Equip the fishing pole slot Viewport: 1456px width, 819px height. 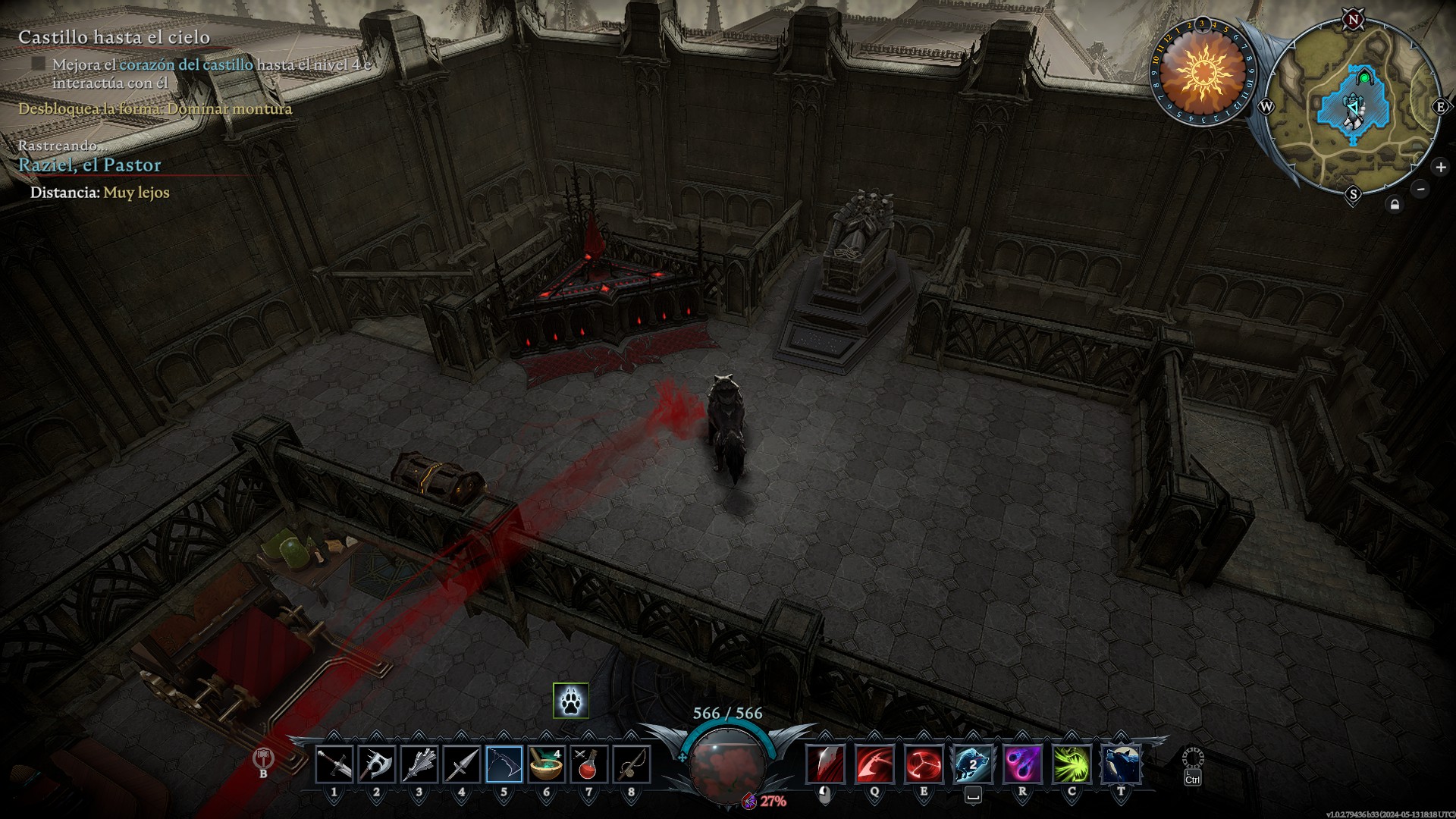[x=631, y=764]
